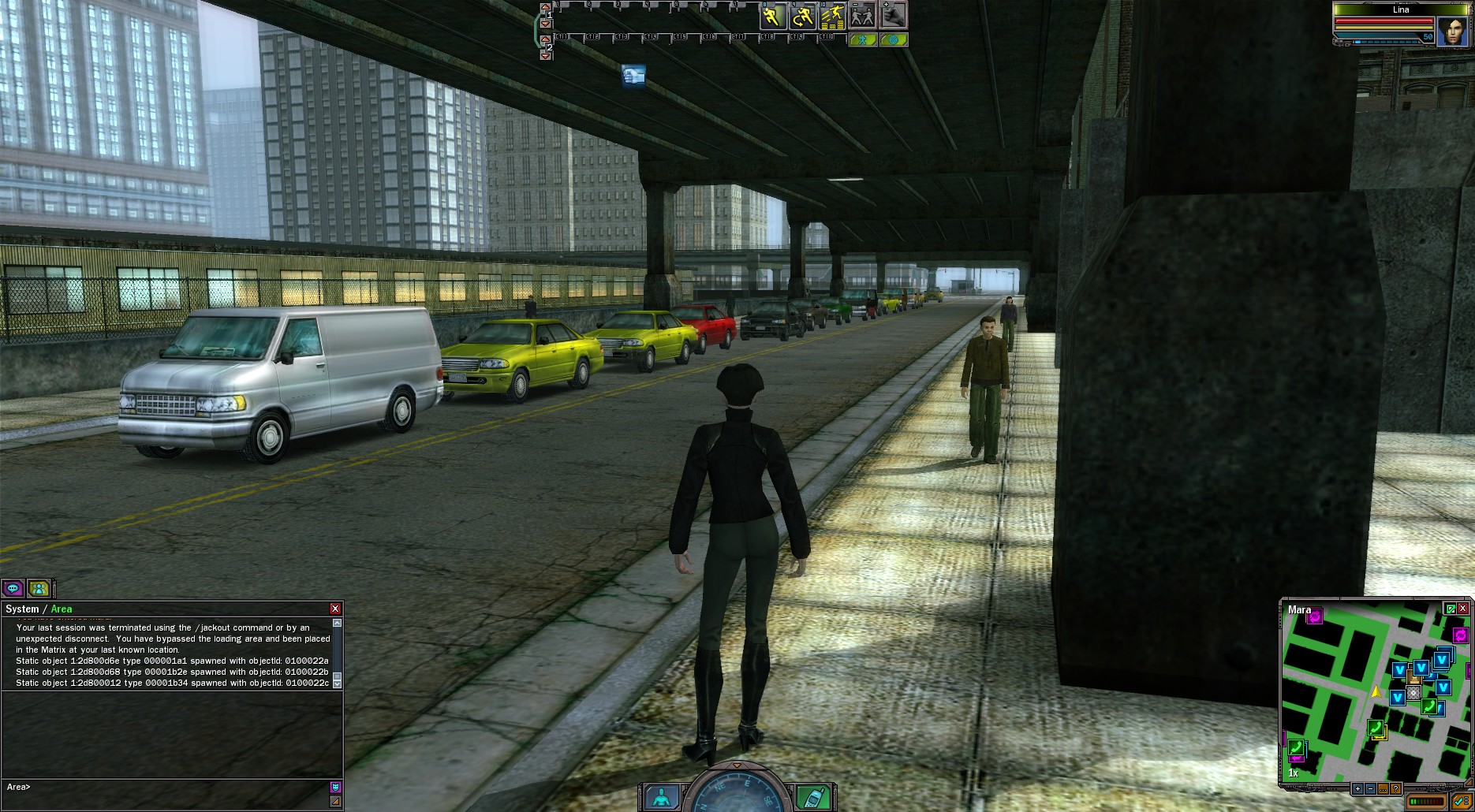Close the System / Area chat window
This screenshot has height=812, width=1475.
coord(335,609)
